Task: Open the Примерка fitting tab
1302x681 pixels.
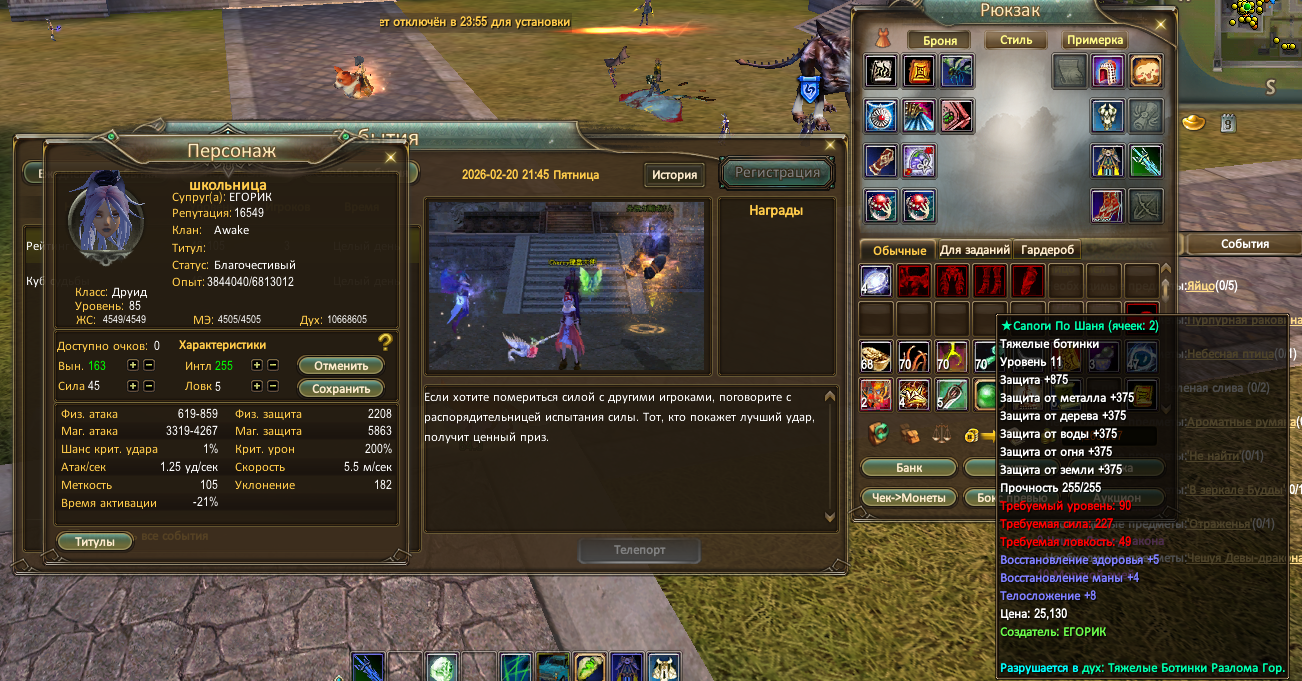Action: (1095, 41)
